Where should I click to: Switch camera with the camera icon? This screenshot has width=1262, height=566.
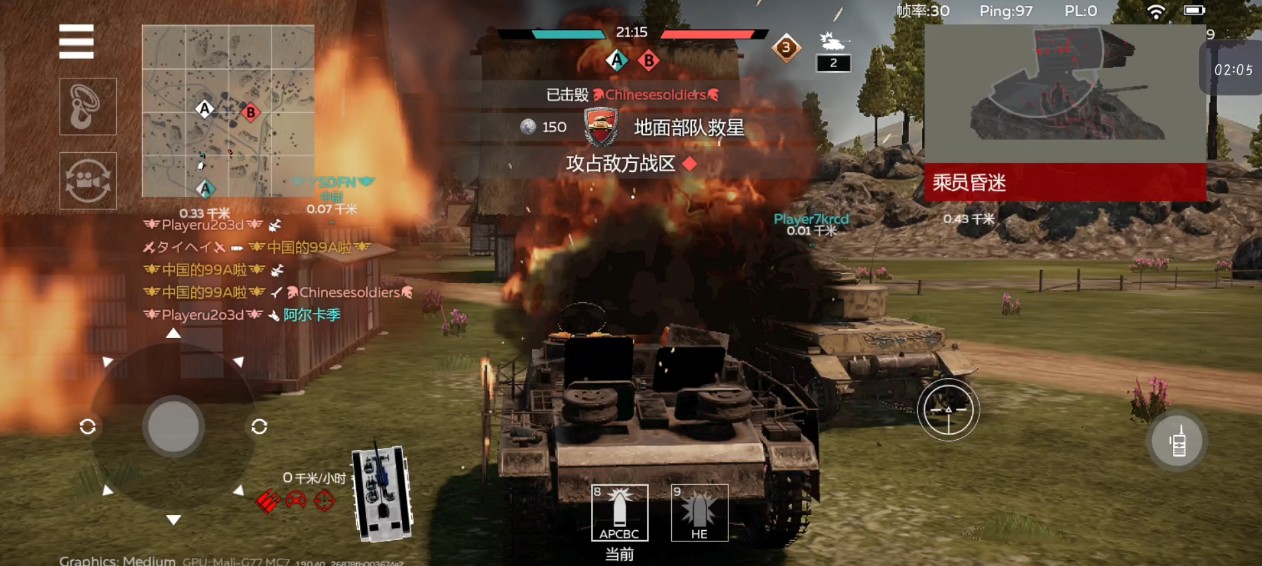(88, 181)
